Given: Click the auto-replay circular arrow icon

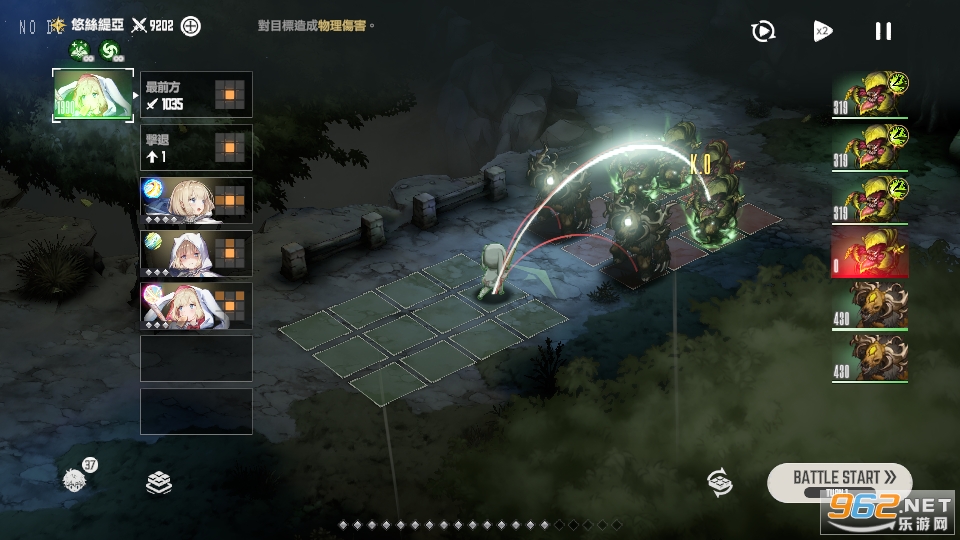Looking at the screenshot, I should (x=763, y=31).
